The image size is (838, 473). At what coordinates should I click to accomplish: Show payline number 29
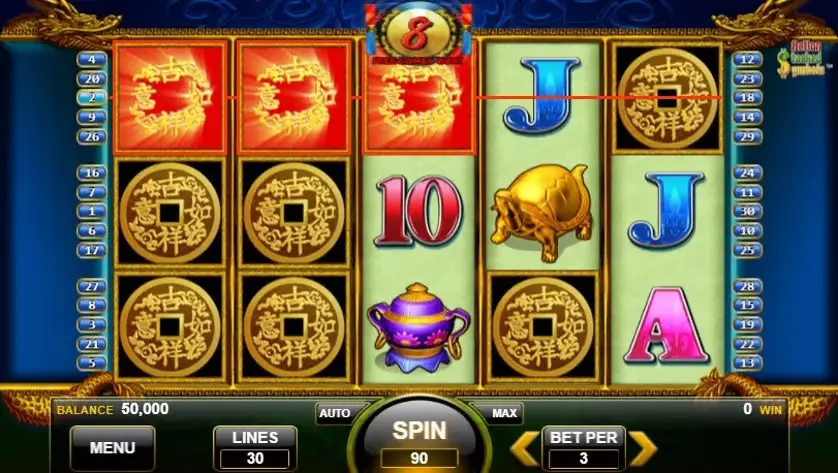pyautogui.click(x=746, y=136)
